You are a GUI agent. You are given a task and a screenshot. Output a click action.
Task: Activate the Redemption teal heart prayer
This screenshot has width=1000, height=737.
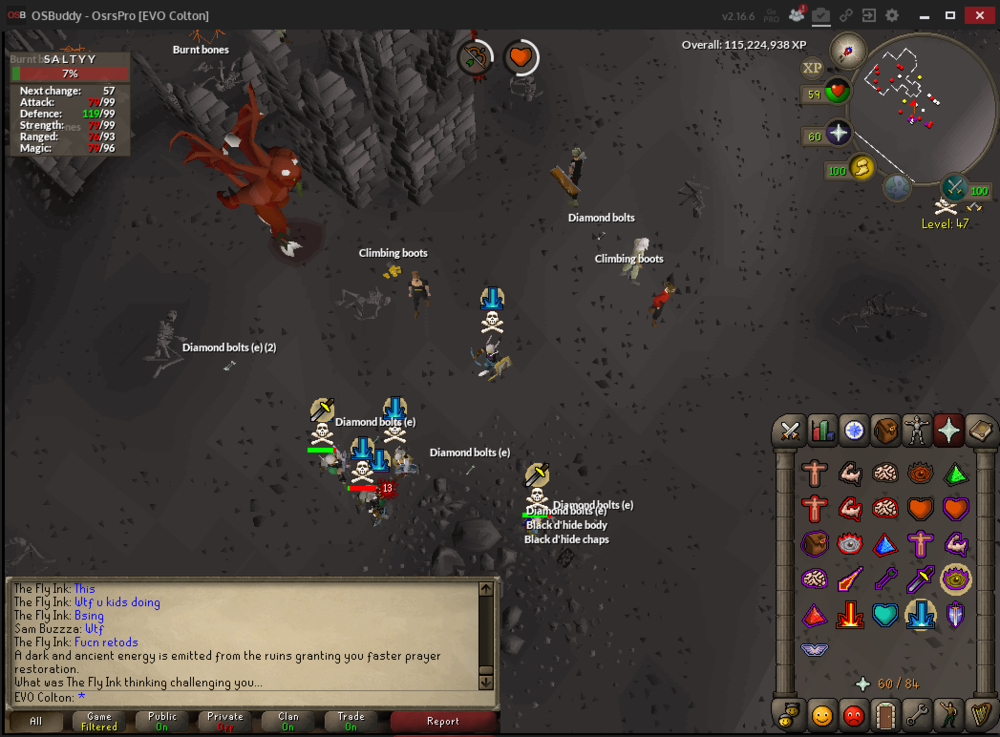click(885, 614)
